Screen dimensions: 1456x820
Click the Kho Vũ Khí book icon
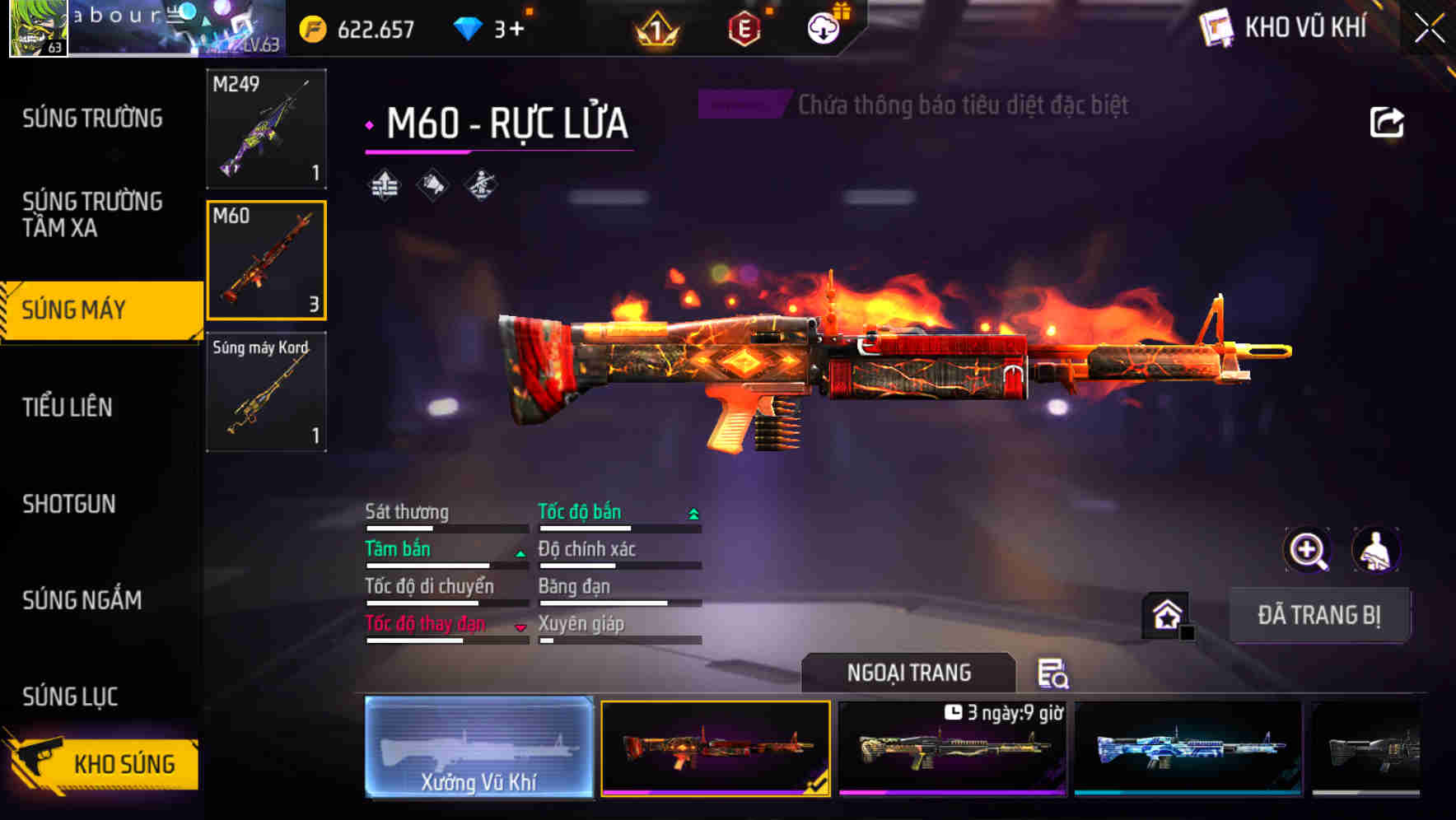[x=1217, y=26]
